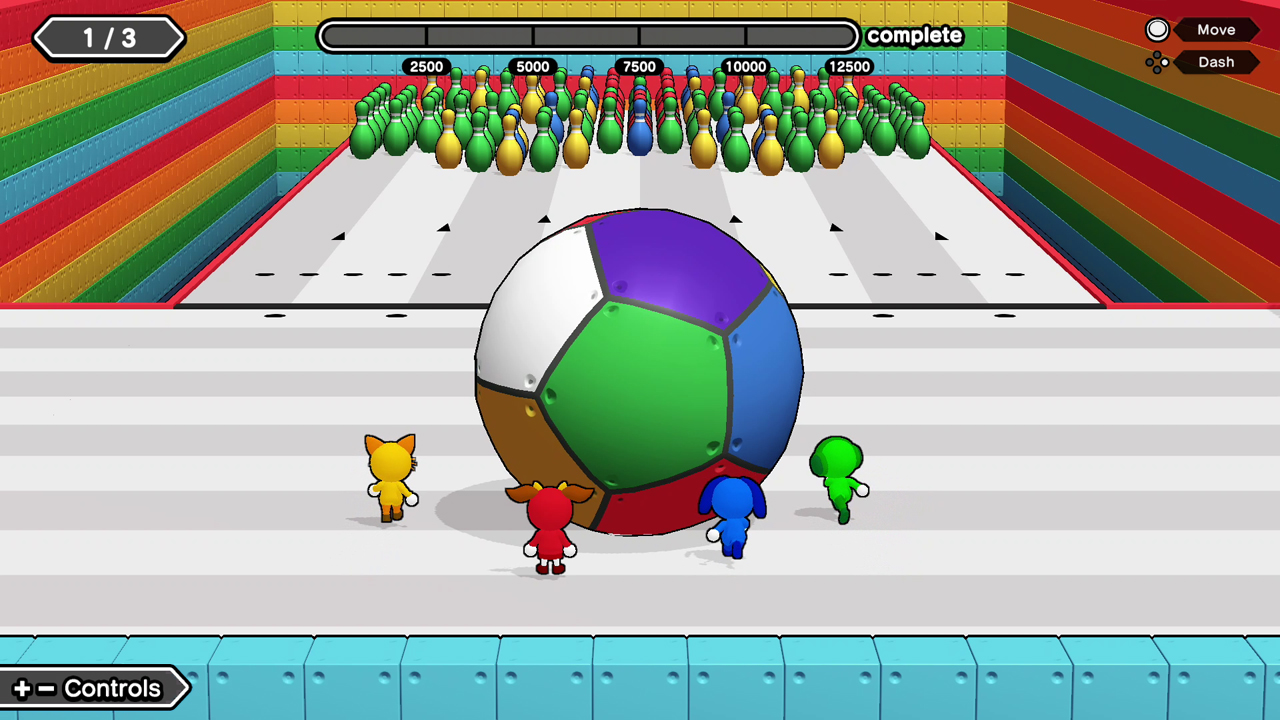This screenshot has width=1280, height=720.
Task: Click the Move control icon
Action: coord(1157,29)
